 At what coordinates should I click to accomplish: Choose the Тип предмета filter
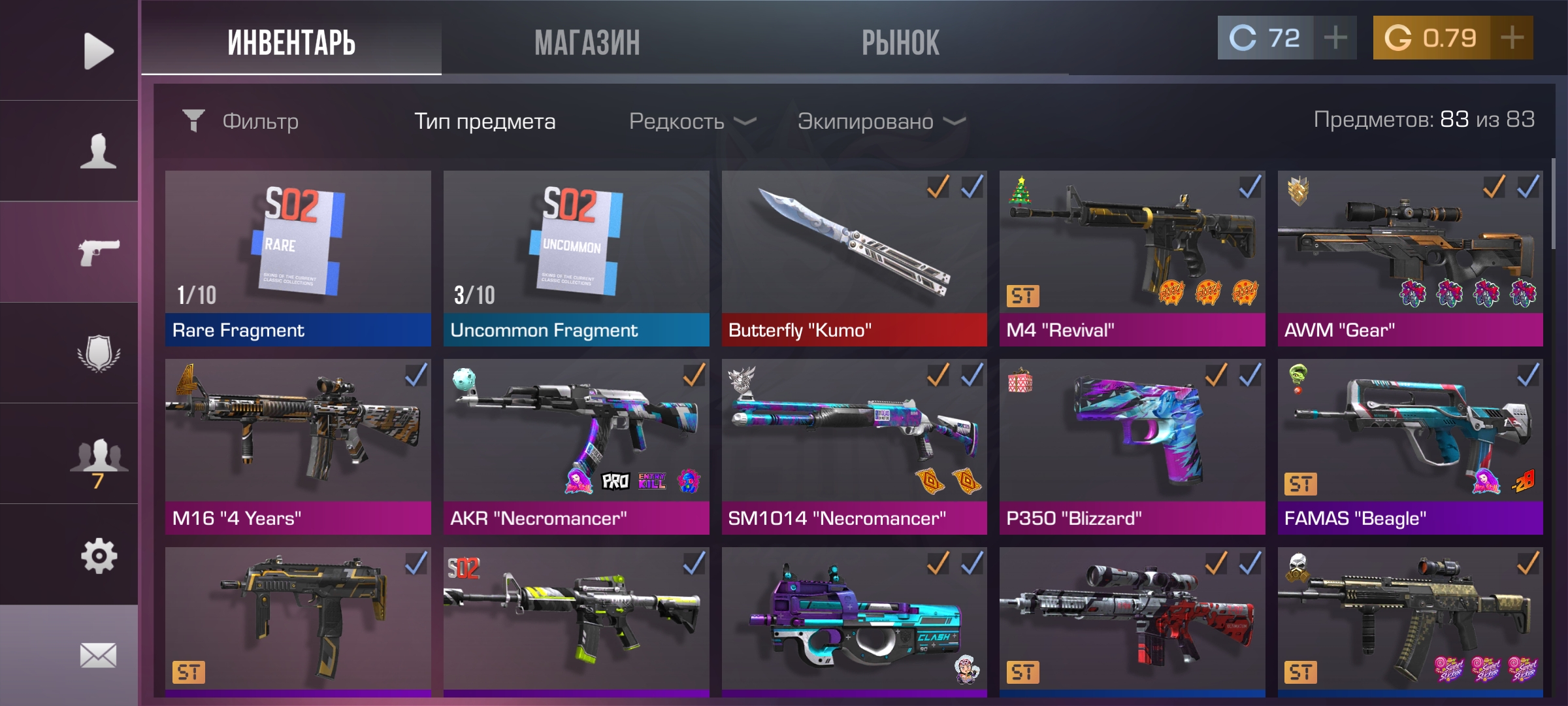(x=485, y=122)
